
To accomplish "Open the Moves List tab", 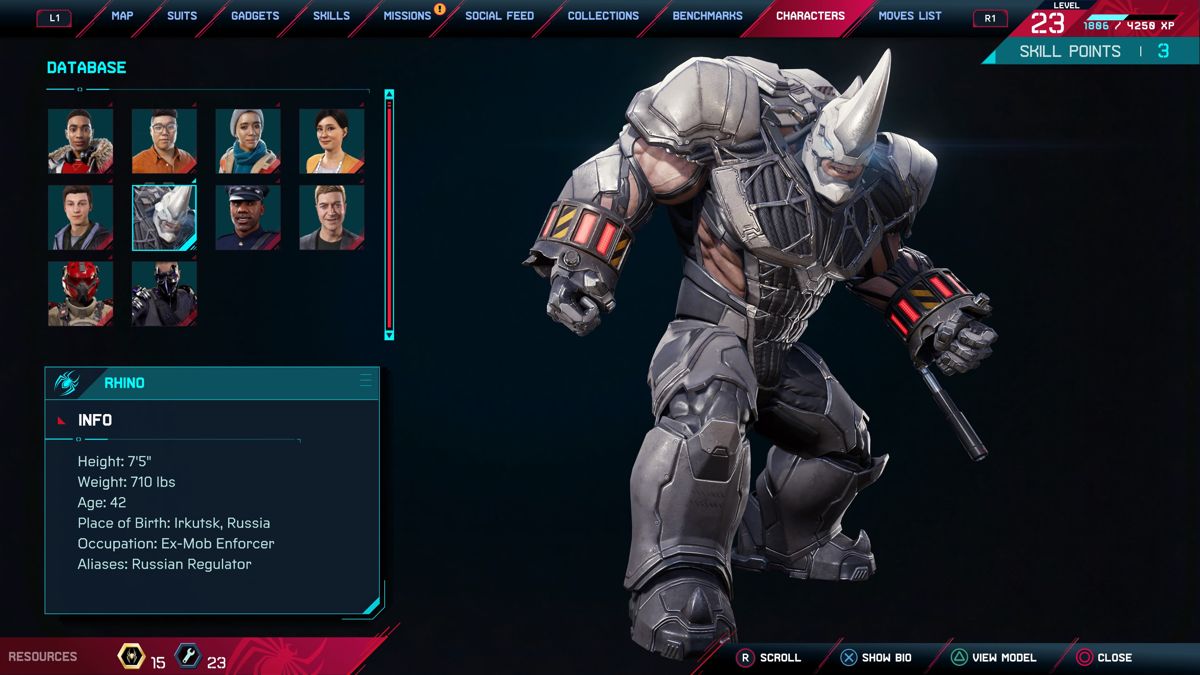I will pyautogui.click(x=910, y=16).
